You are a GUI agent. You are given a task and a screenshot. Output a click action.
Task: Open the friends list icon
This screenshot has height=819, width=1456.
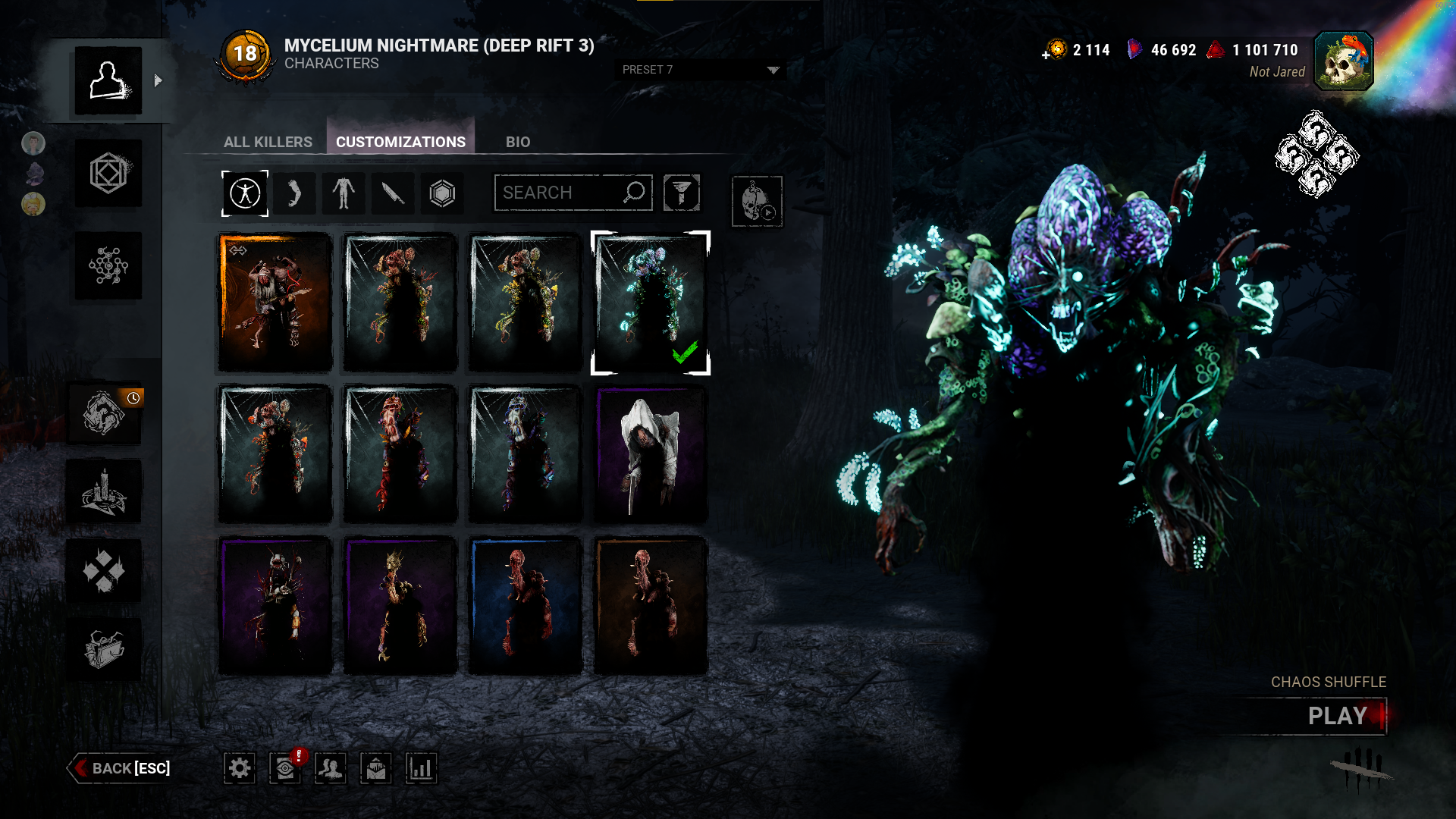(x=331, y=768)
